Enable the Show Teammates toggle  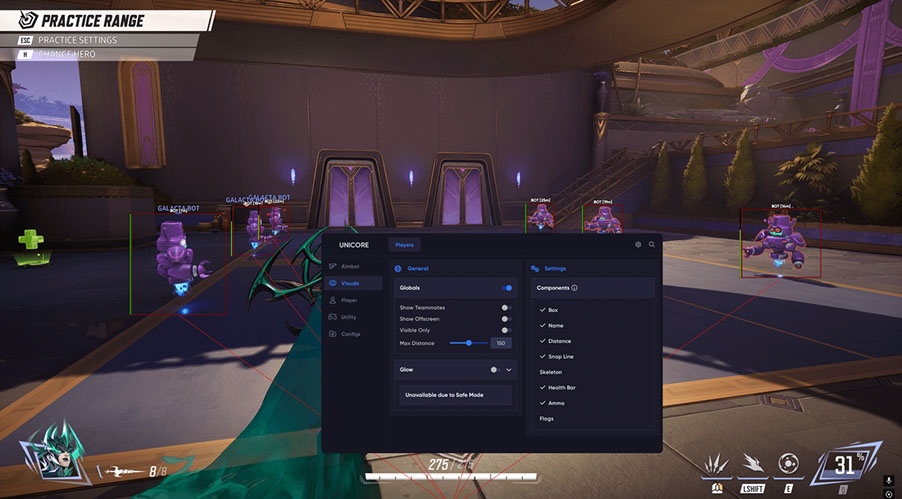point(507,307)
